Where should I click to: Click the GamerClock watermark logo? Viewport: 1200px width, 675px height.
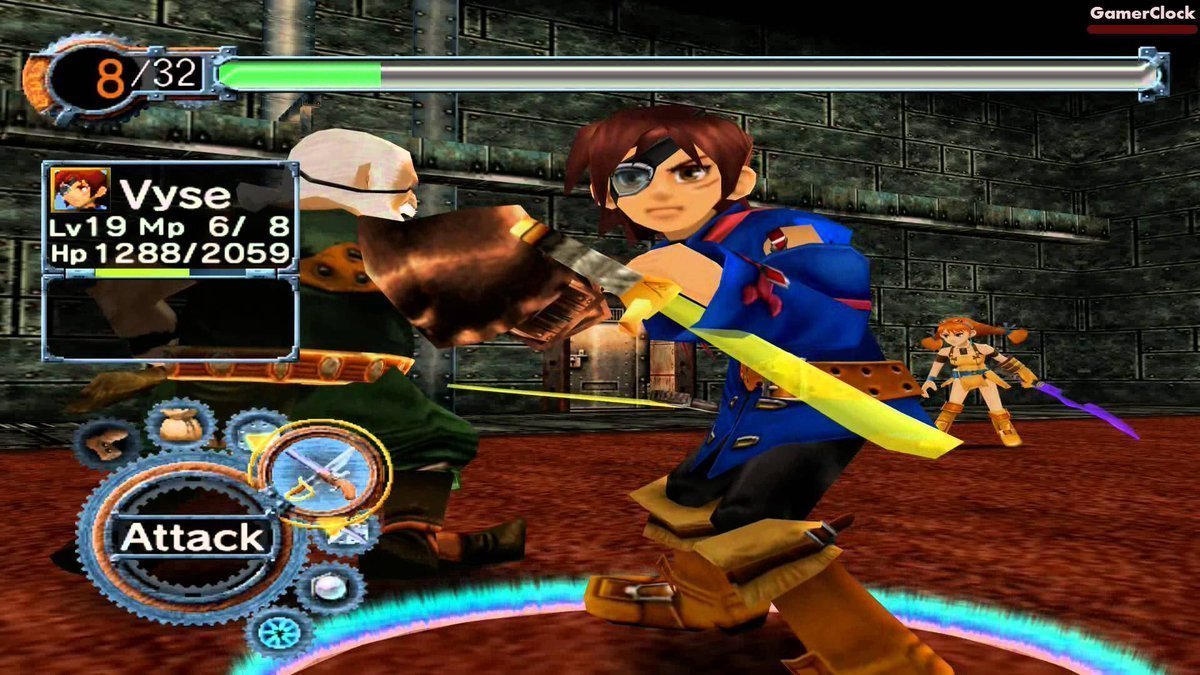[x=1141, y=14]
